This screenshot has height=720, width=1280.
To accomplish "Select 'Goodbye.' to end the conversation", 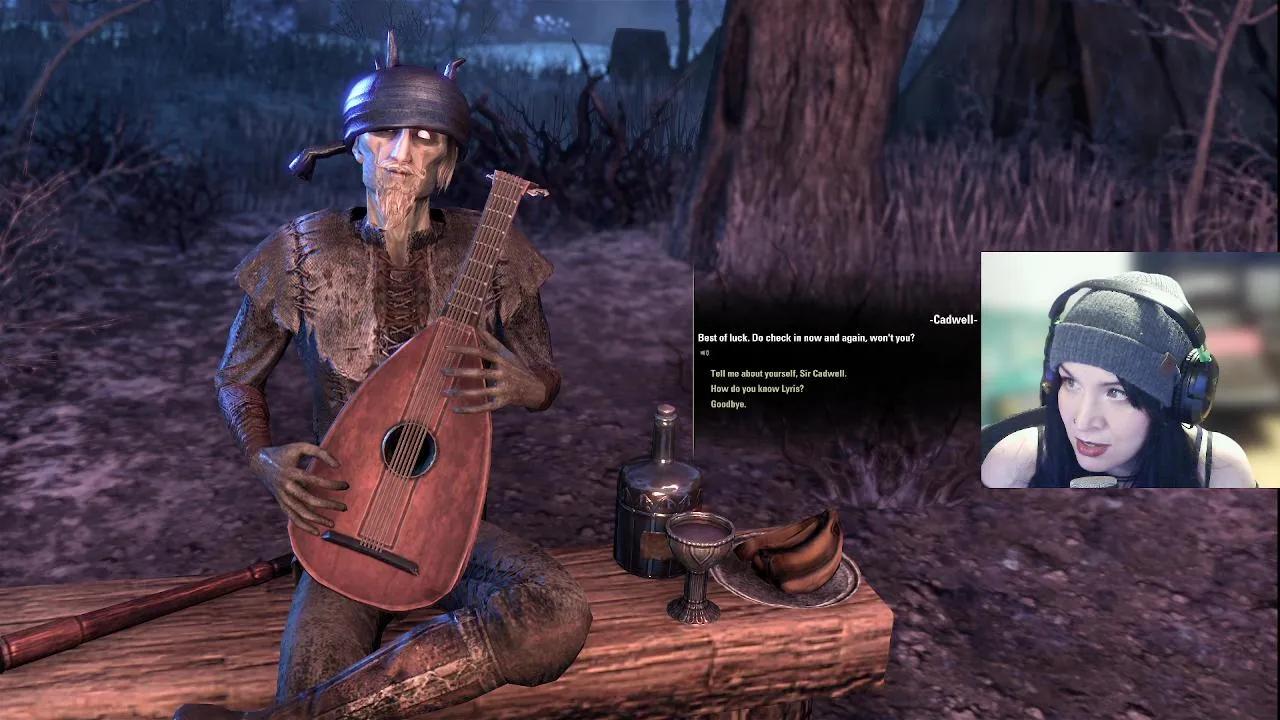I will (731, 404).
